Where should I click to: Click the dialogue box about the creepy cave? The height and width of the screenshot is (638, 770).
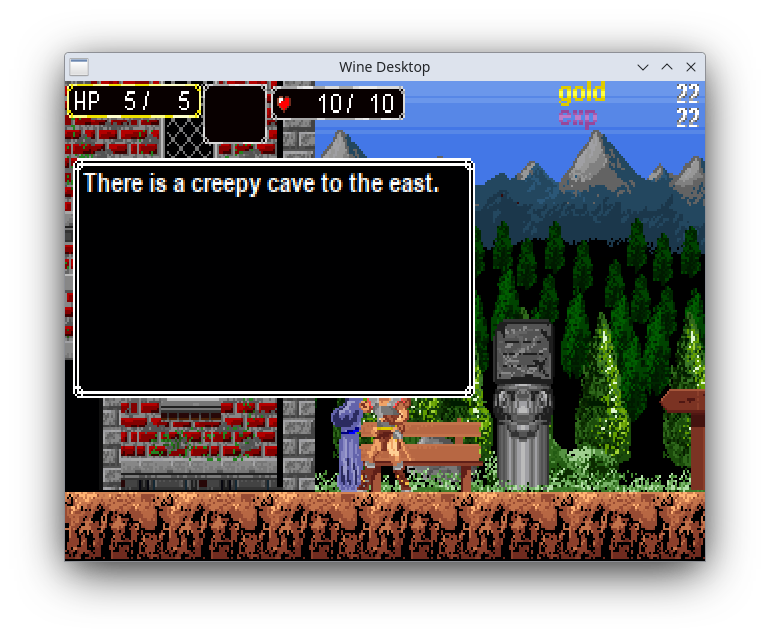point(273,278)
